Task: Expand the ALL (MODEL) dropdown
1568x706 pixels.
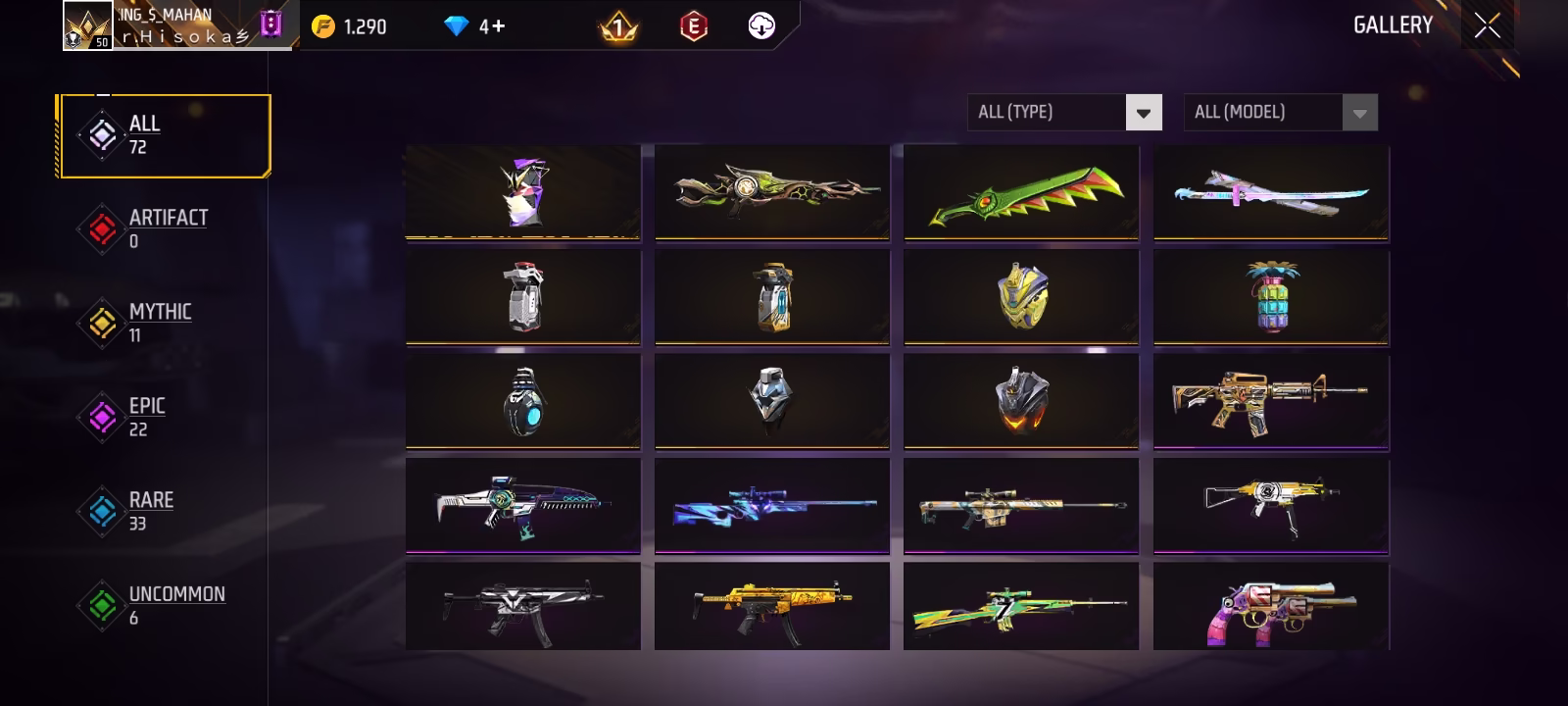Action: point(1280,113)
